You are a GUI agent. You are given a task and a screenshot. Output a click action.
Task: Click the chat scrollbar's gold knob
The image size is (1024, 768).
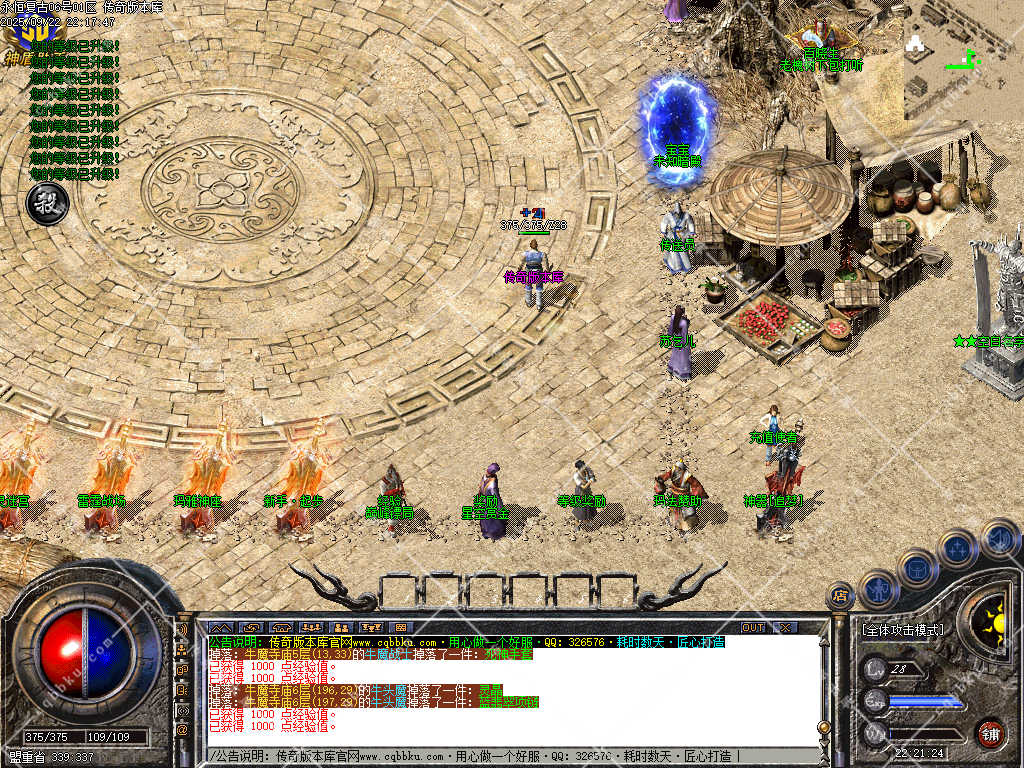[x=823, y=728]
